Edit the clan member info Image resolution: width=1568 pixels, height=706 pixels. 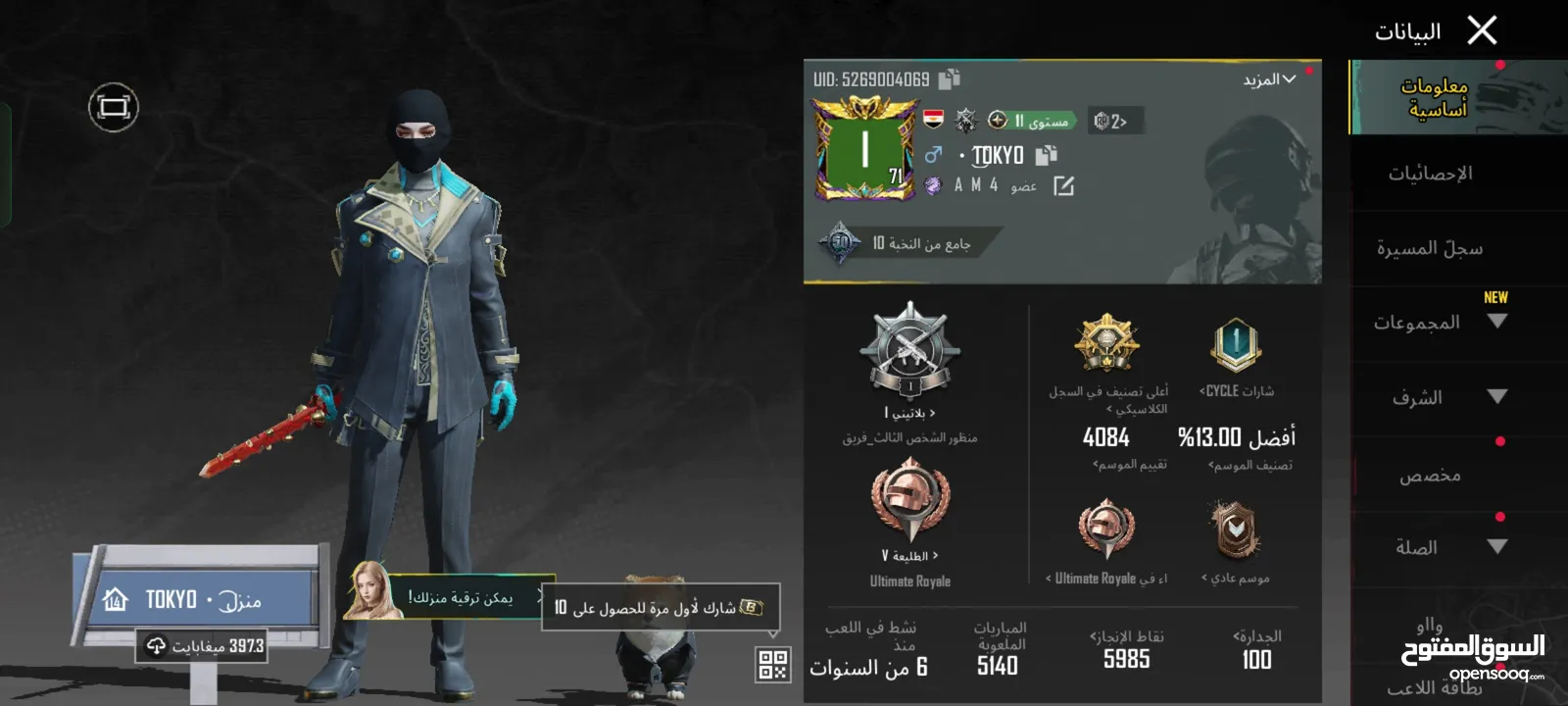click(1064, 185)
